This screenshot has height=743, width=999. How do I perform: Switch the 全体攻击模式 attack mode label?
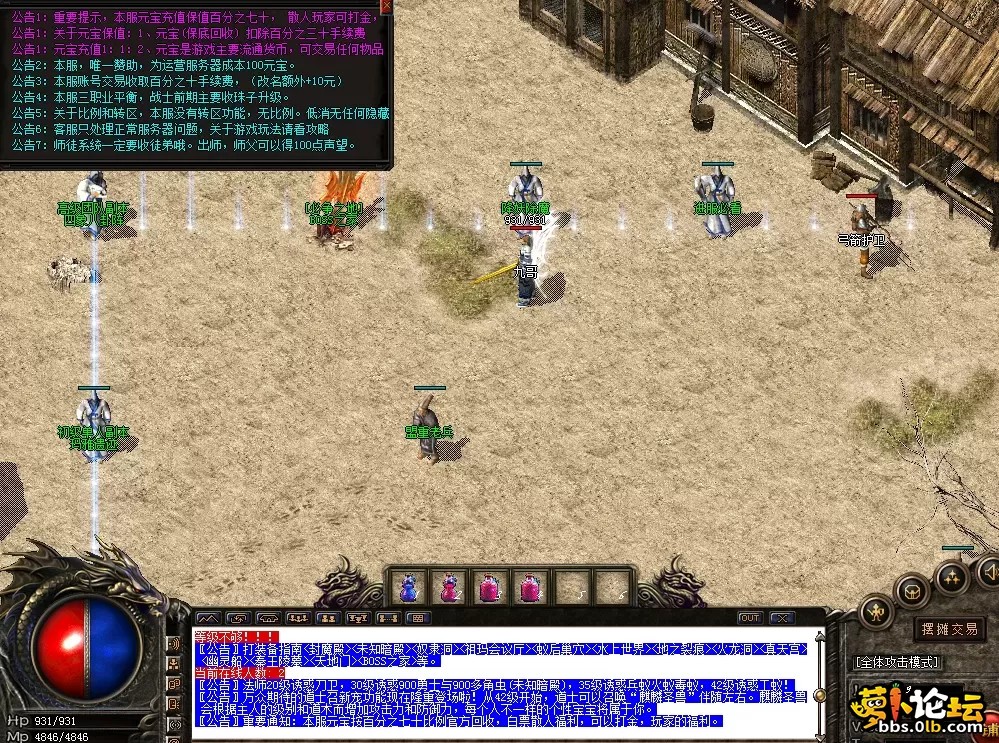click(897, 662)
